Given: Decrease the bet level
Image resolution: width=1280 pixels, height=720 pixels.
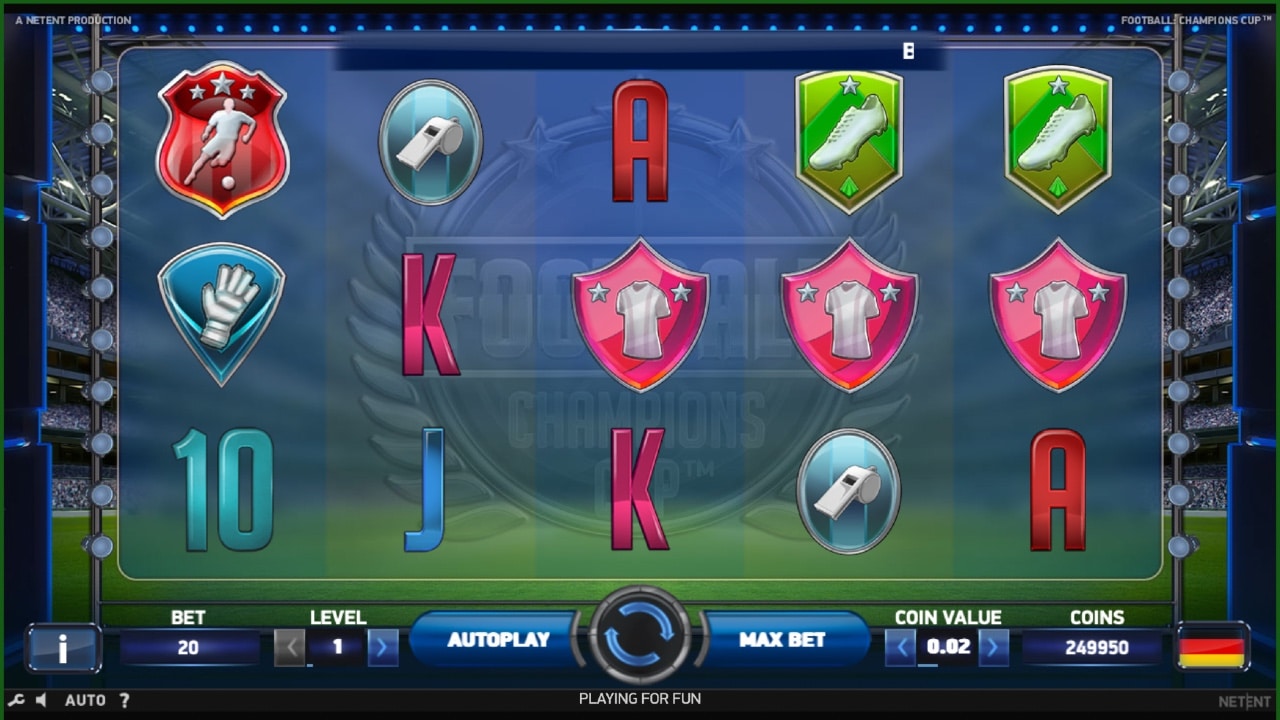Looking at the screenshot, I should pyautogui.click(x=290, y=648).
